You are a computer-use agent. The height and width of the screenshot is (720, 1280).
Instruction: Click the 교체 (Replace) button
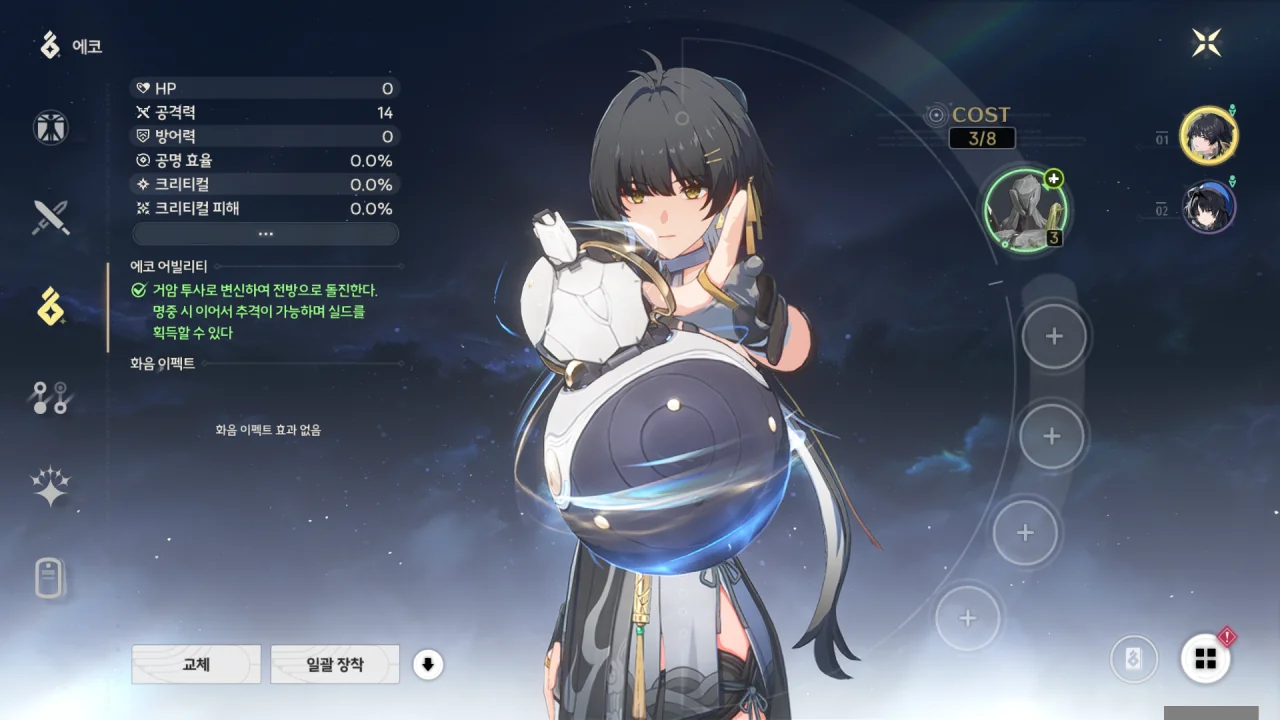tap(196, 664)
